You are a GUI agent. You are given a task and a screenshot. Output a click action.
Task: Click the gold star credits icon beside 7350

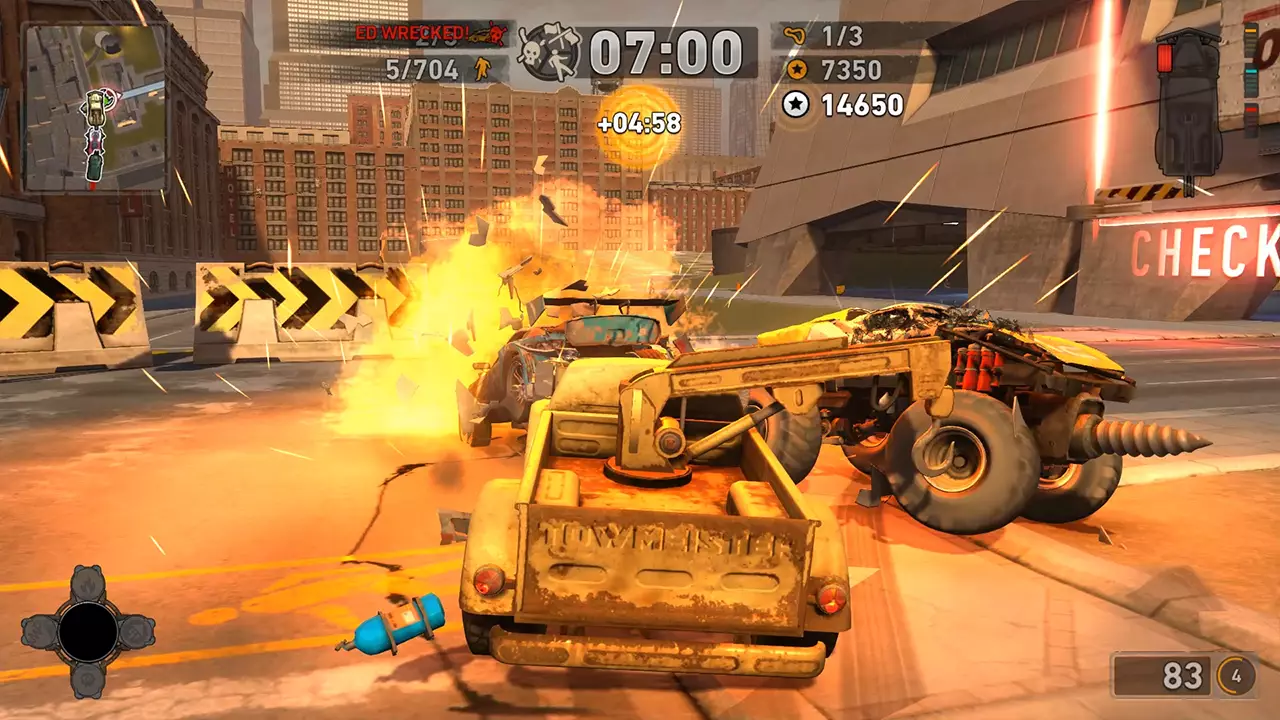pyautogui.click(x=796, y=70)
